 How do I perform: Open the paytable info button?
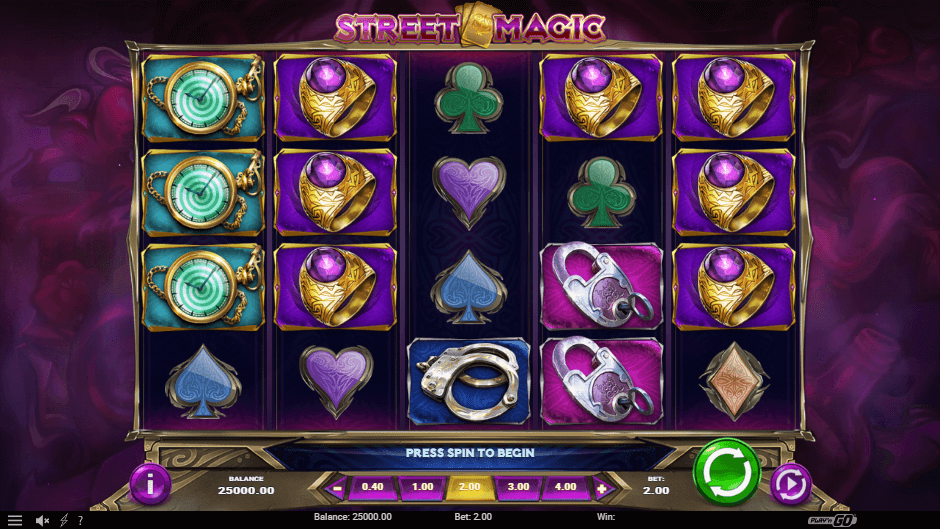[x=150, y=485]
